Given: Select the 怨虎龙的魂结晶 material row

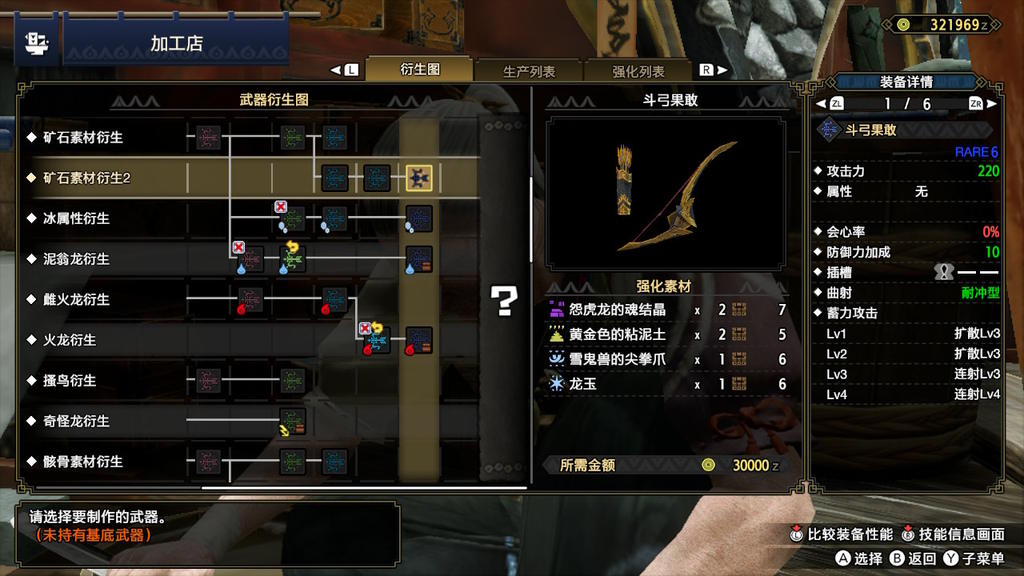Looking at the screenshot, I should pos(667,310).
